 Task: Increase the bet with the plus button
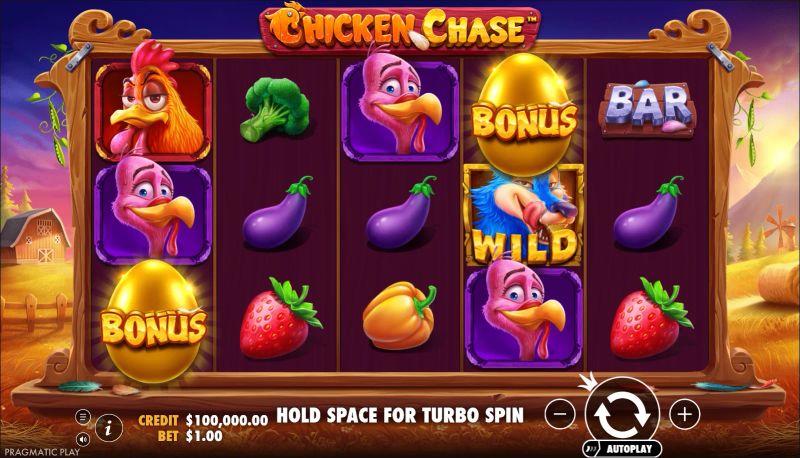point(684,412)
